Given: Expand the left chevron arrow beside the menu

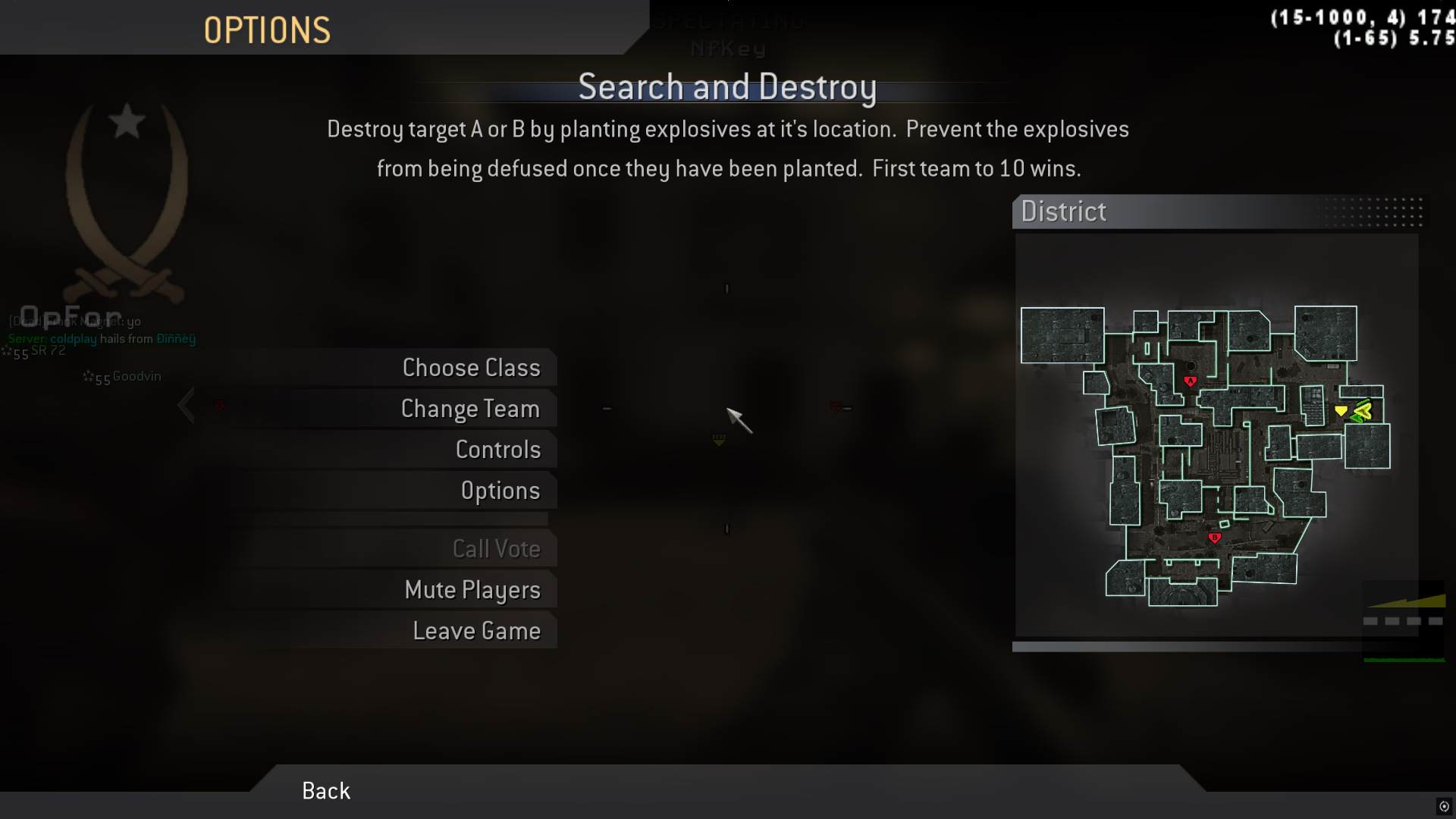Looking at the screenshot, I should click(187, 405).
